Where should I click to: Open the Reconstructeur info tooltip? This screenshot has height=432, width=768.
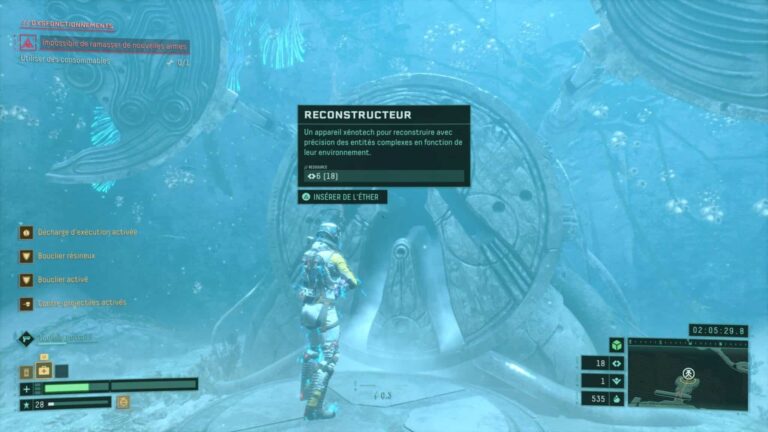tap(384, 145)
